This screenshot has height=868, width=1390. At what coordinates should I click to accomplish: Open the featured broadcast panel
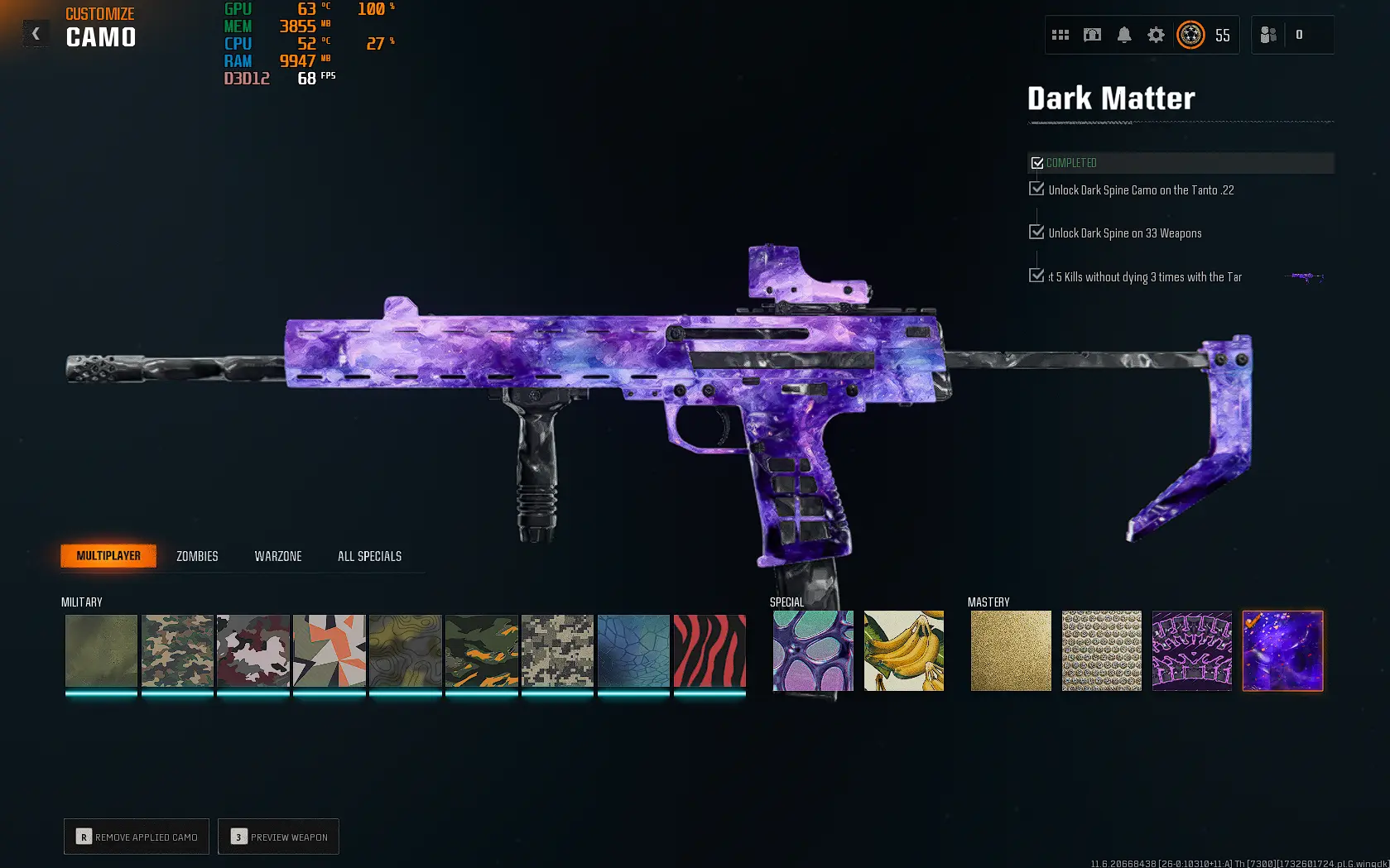pyautogui.click(x=1092, y=35)
